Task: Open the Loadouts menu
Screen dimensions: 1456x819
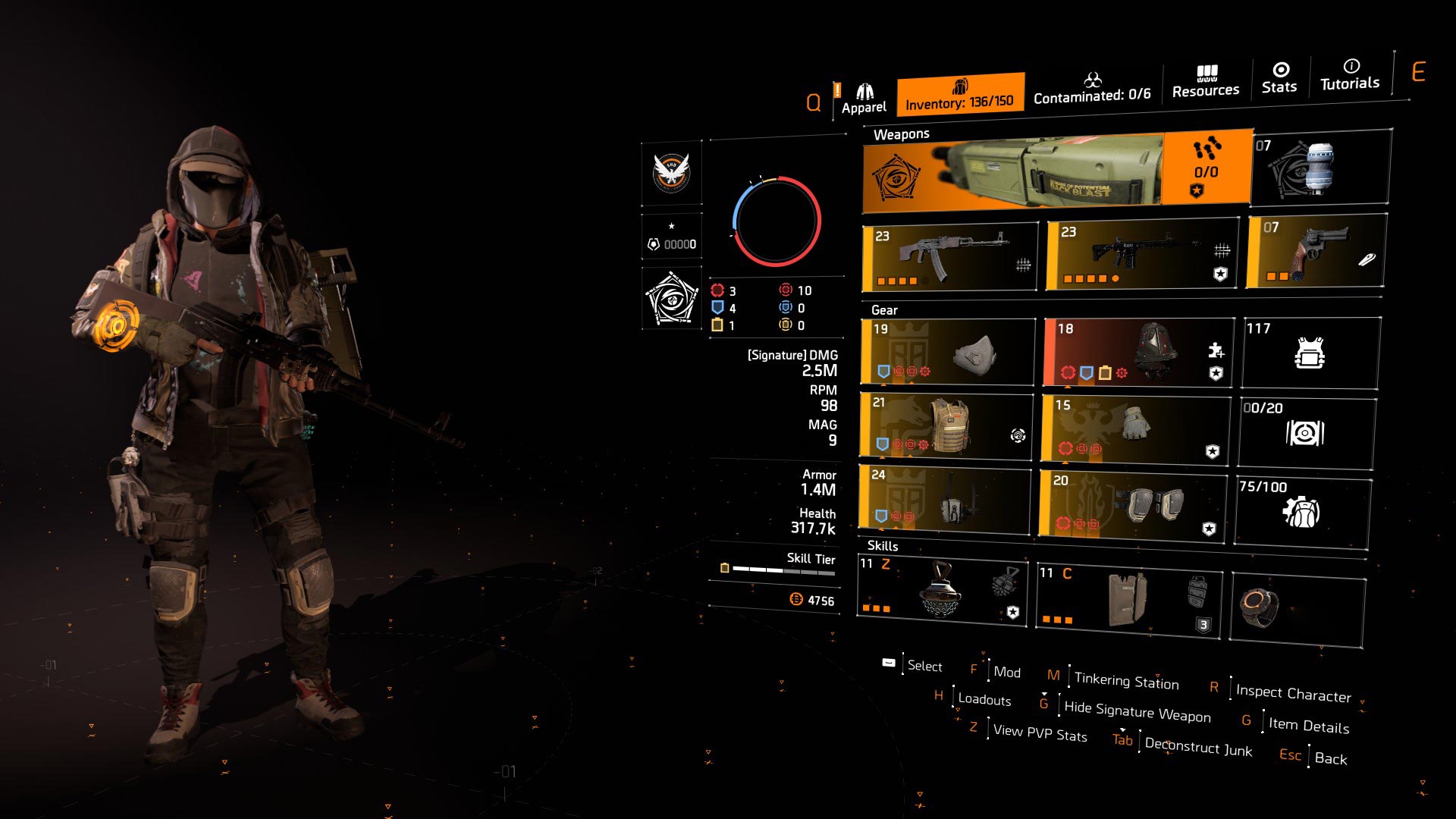Action: (x=984, y=699)
